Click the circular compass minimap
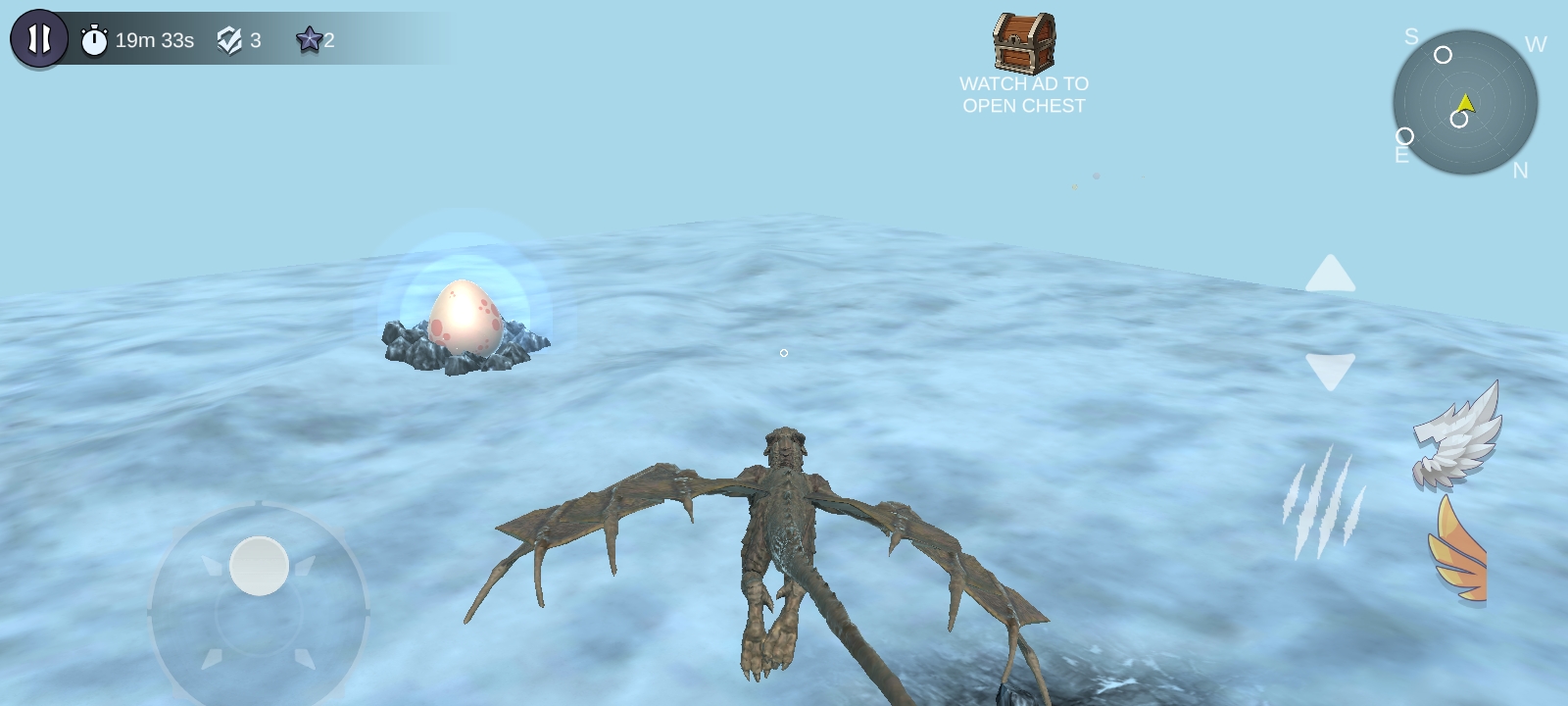This screenshot has width=1568, height=706. pyautogui.click(x=1465, y=102)
